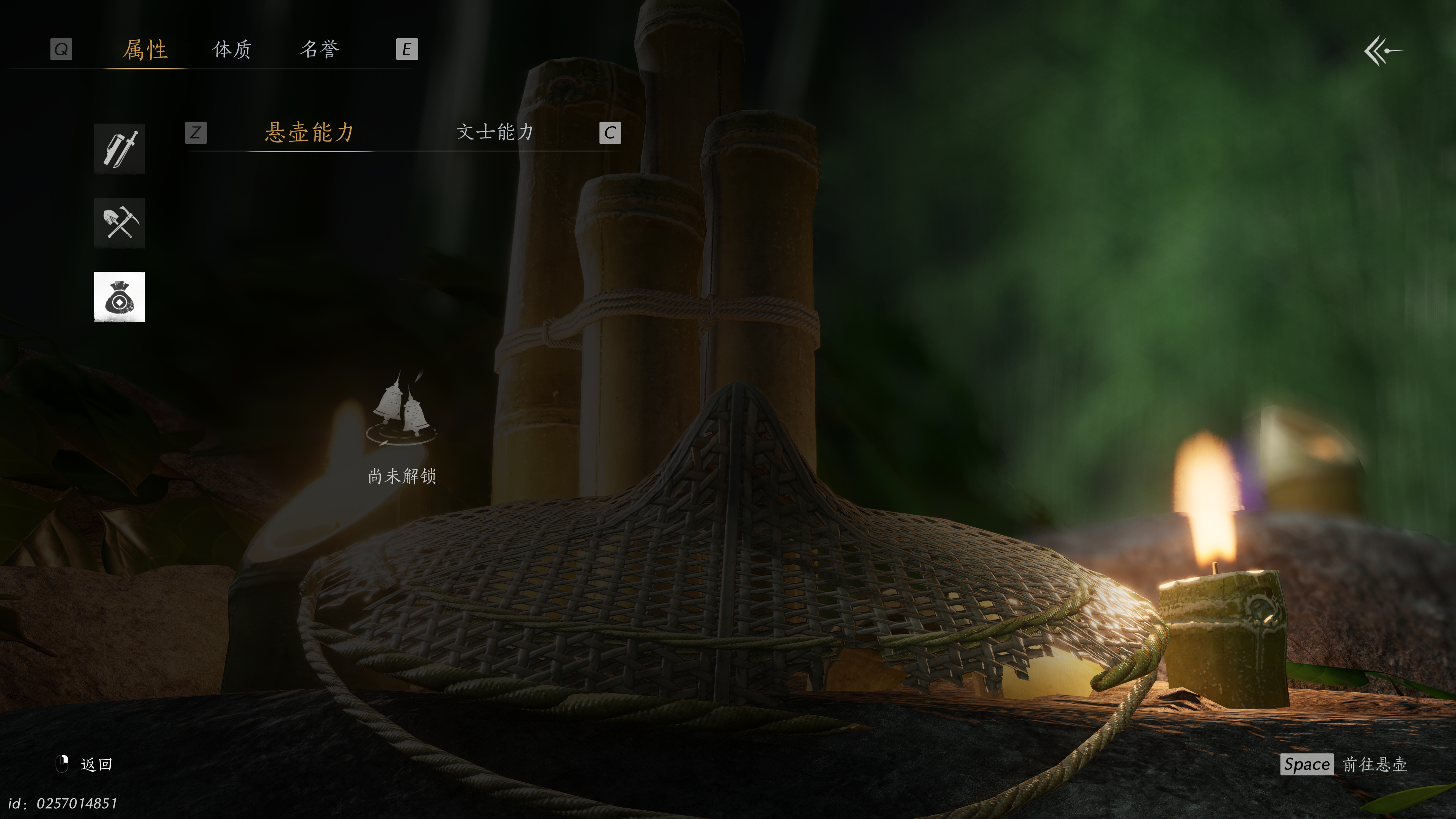Choose the shovel and pickaxe category icon

pos(119,223)
